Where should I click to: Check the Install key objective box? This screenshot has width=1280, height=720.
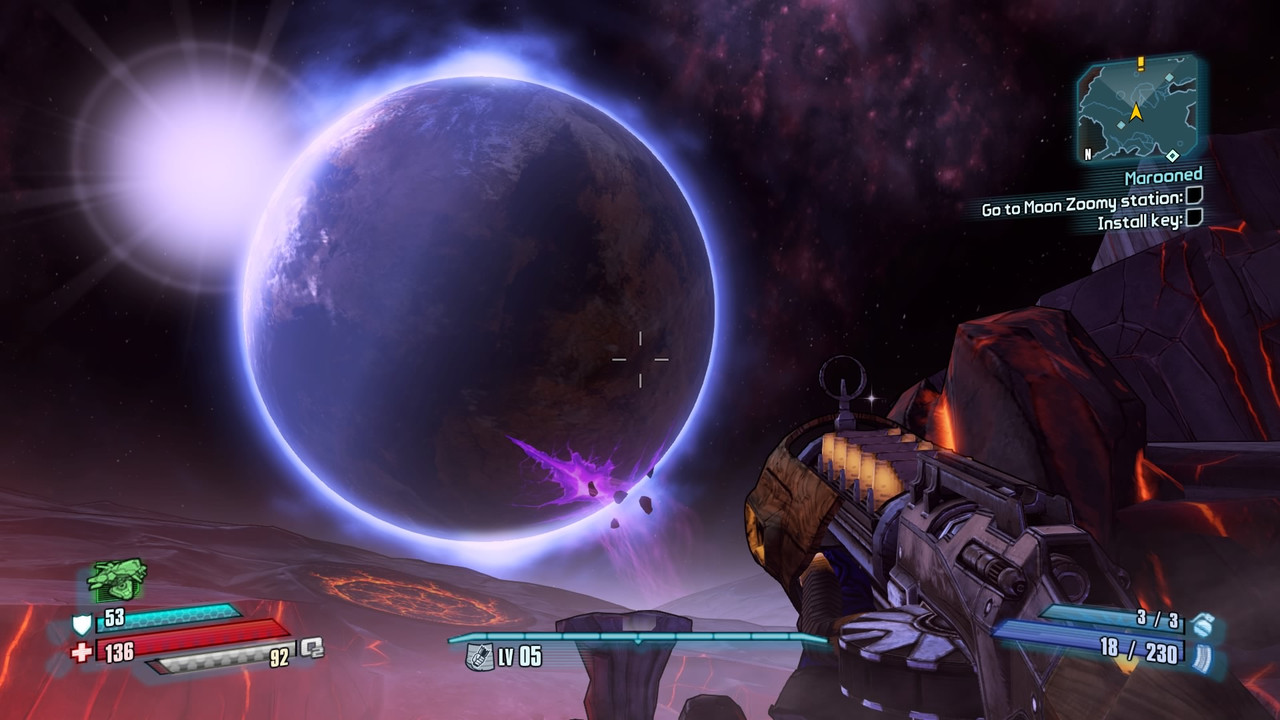1193,218
